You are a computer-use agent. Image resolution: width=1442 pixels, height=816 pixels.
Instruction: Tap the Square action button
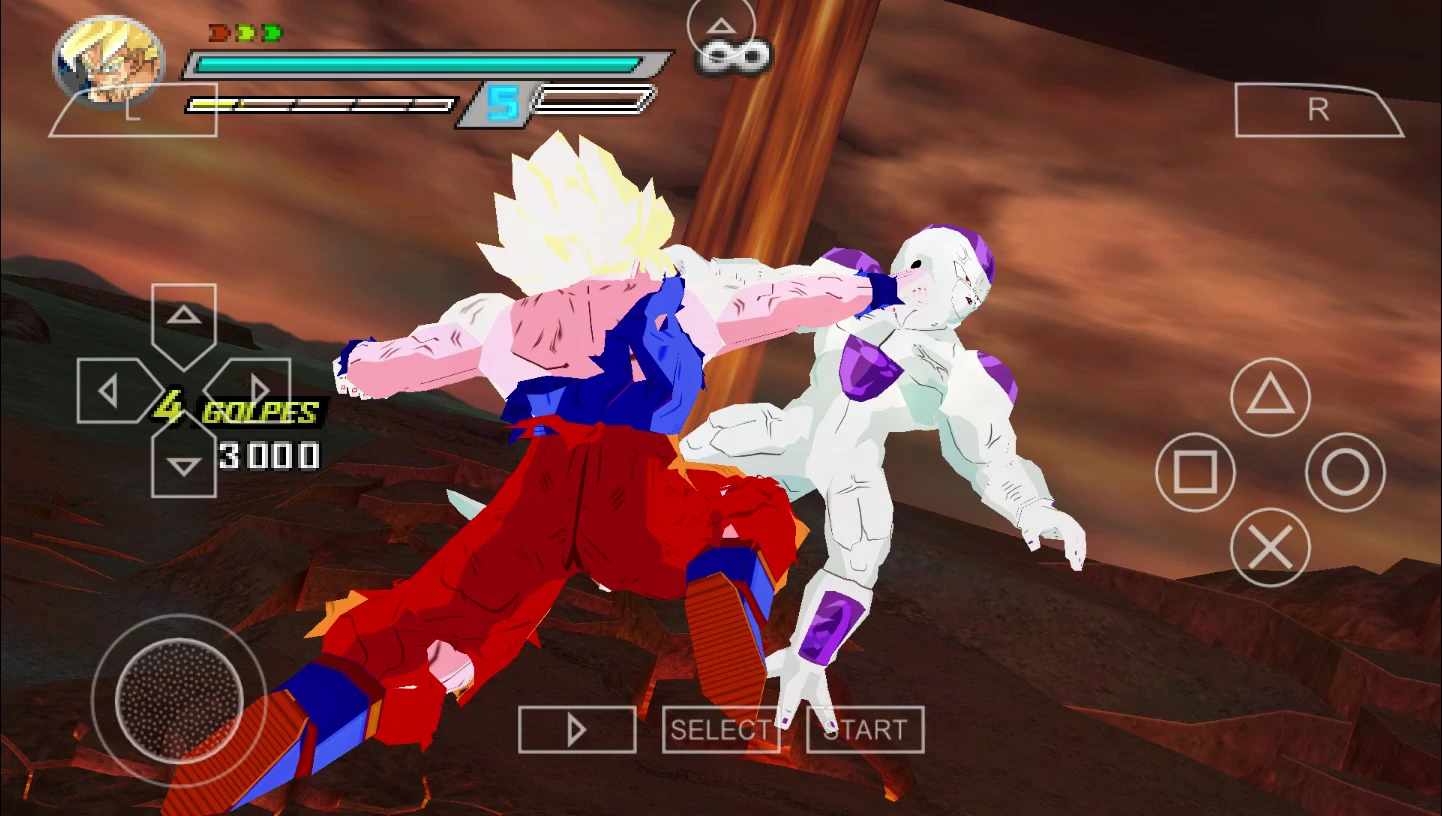pos(1195,471)
